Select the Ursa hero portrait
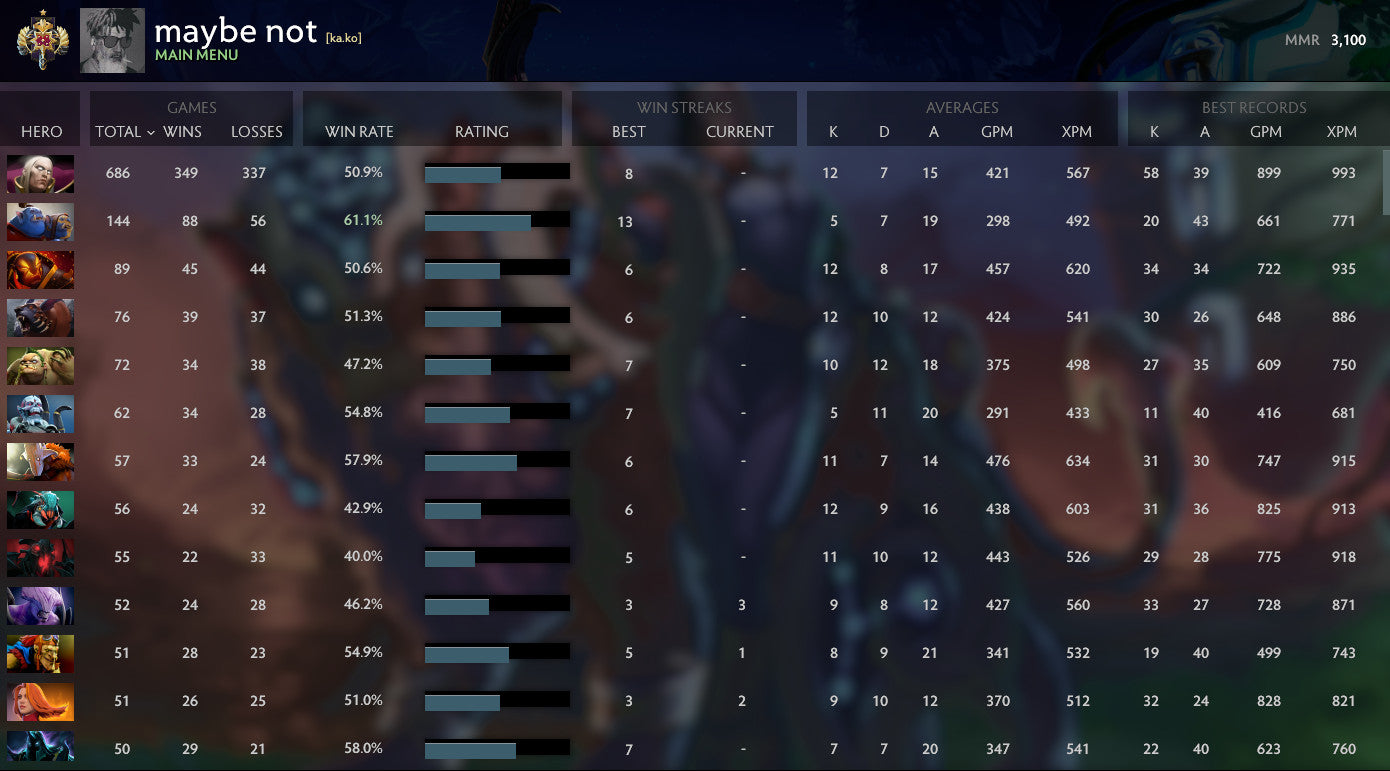This screenshot has height=771, width=1390. tap(40, 317)
